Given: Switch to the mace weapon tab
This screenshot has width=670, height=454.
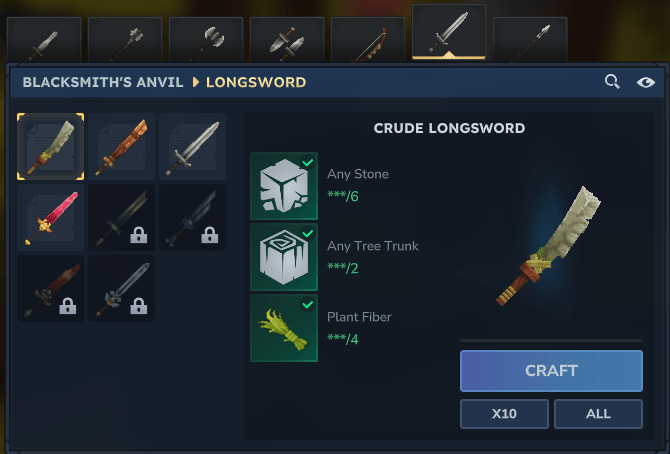Looking at the screenshot, I should click(125, 40).
